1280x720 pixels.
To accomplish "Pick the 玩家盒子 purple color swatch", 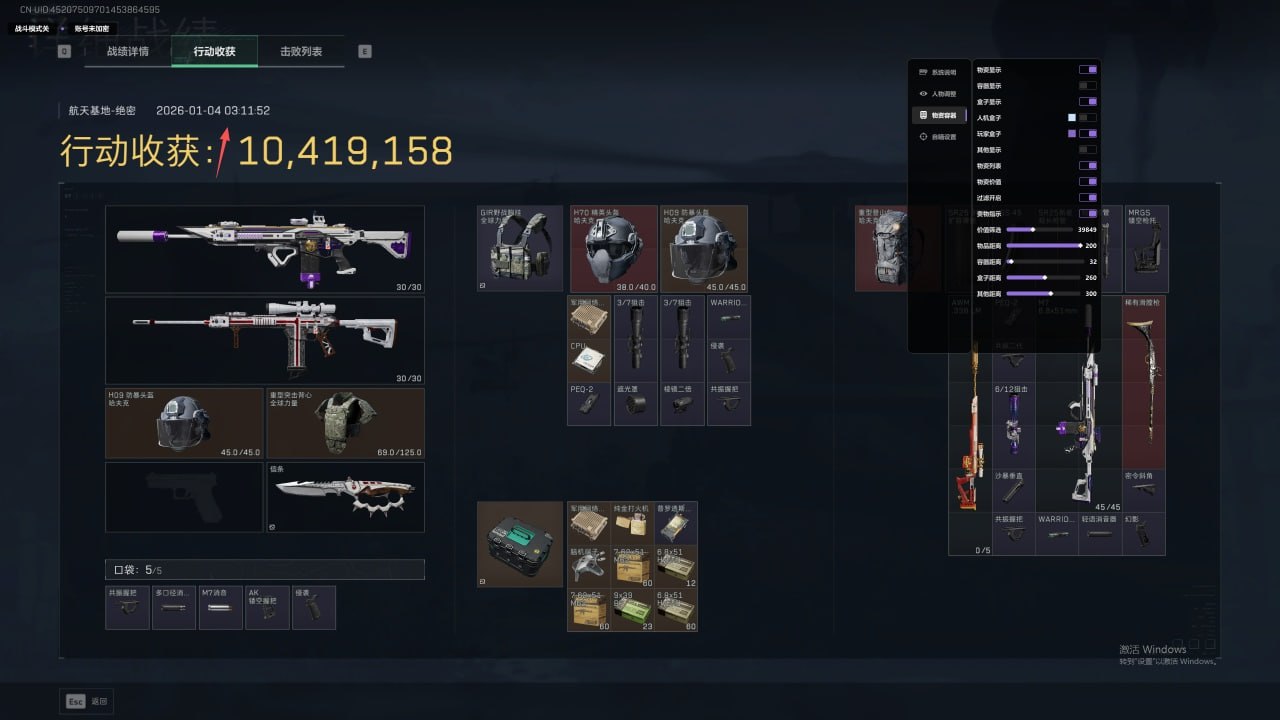I will coord(1072,134).
